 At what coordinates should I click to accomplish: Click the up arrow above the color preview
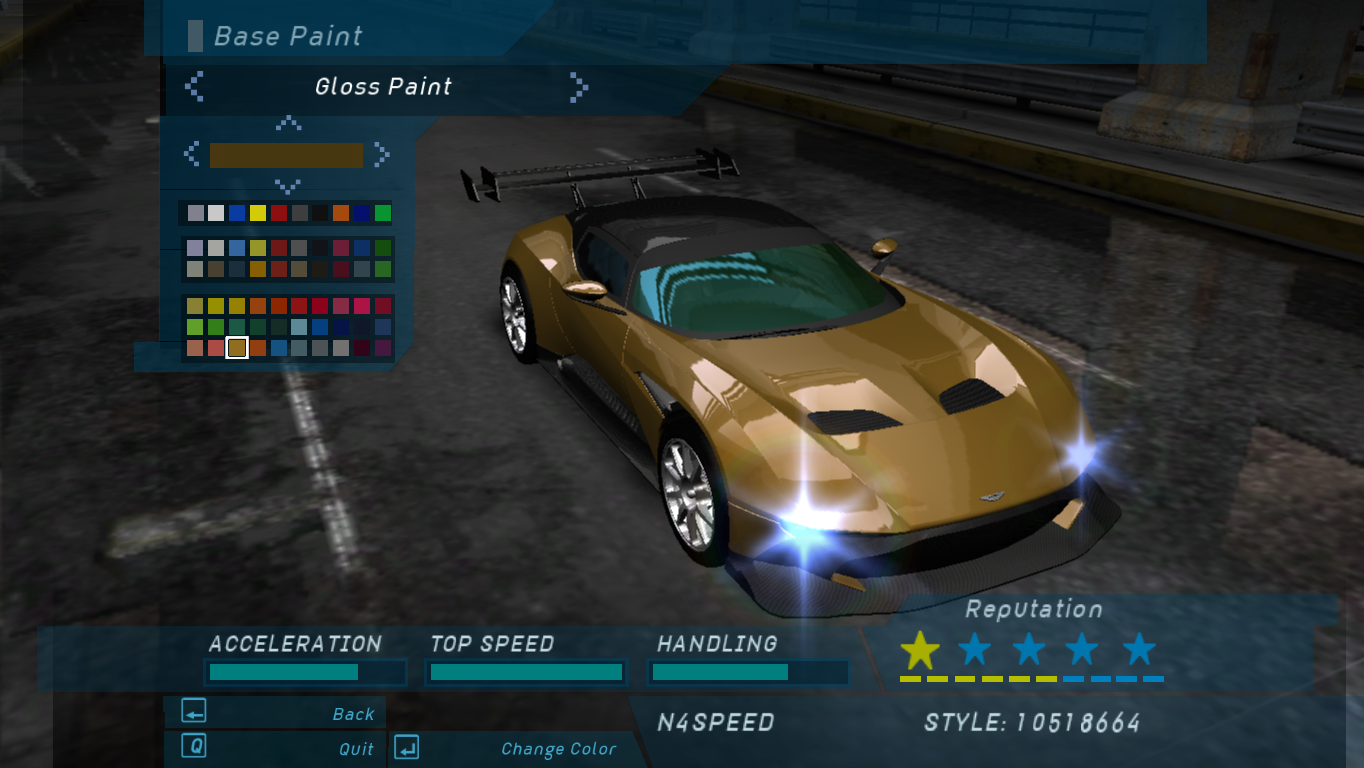[x=288, y=123]
